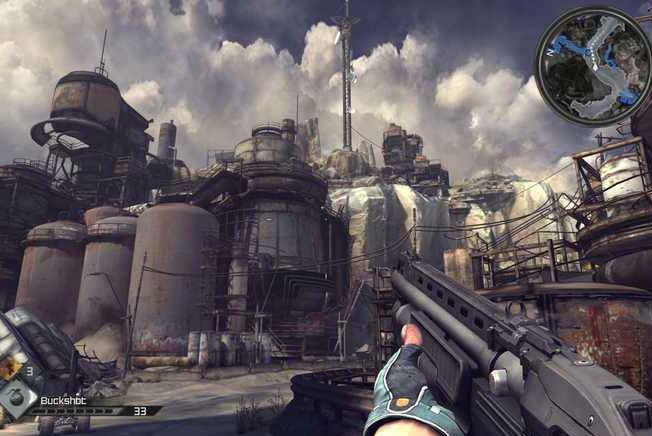The height and width of the screenshot is (436, 652).
Task: Click the circular minimap
Action: pyautogui.click(x=593, y=65)
